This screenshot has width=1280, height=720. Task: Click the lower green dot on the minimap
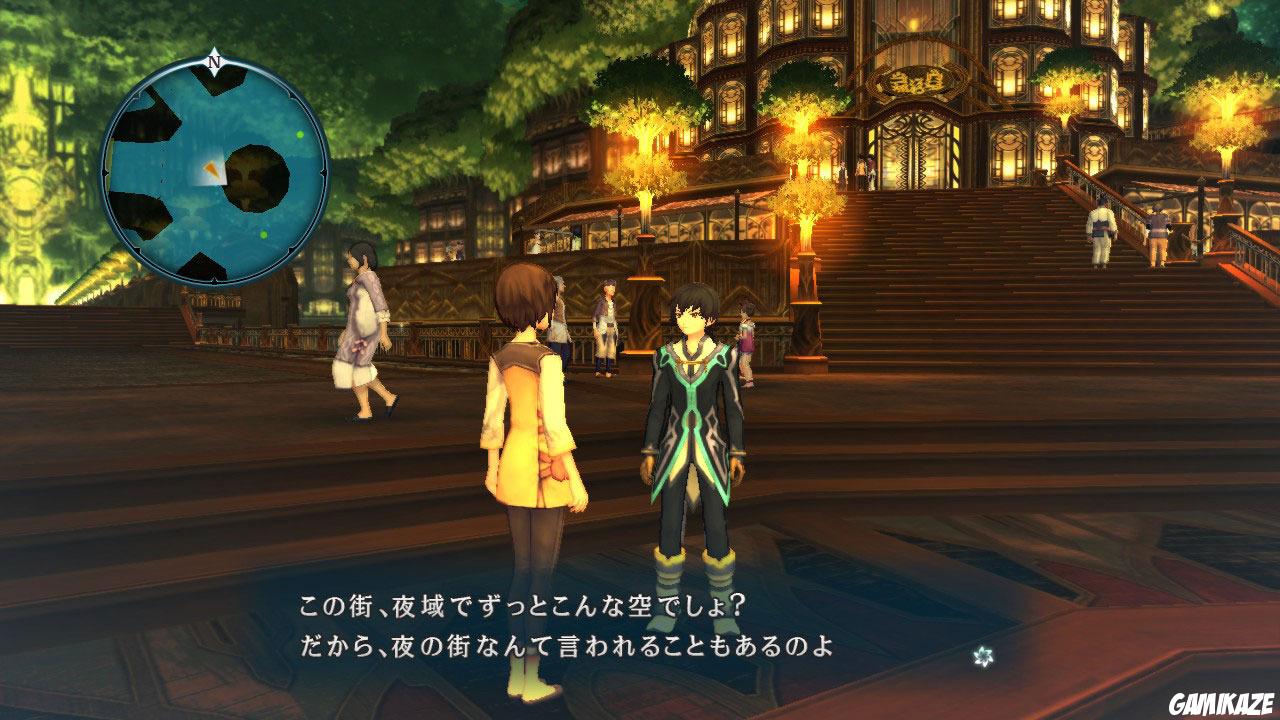click(264, 234)
